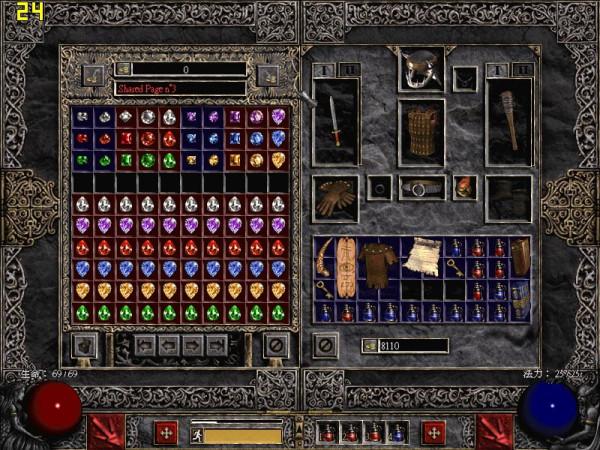Select the equipped wolf head helm
600x450 pixels.
(x=421, y=69)
